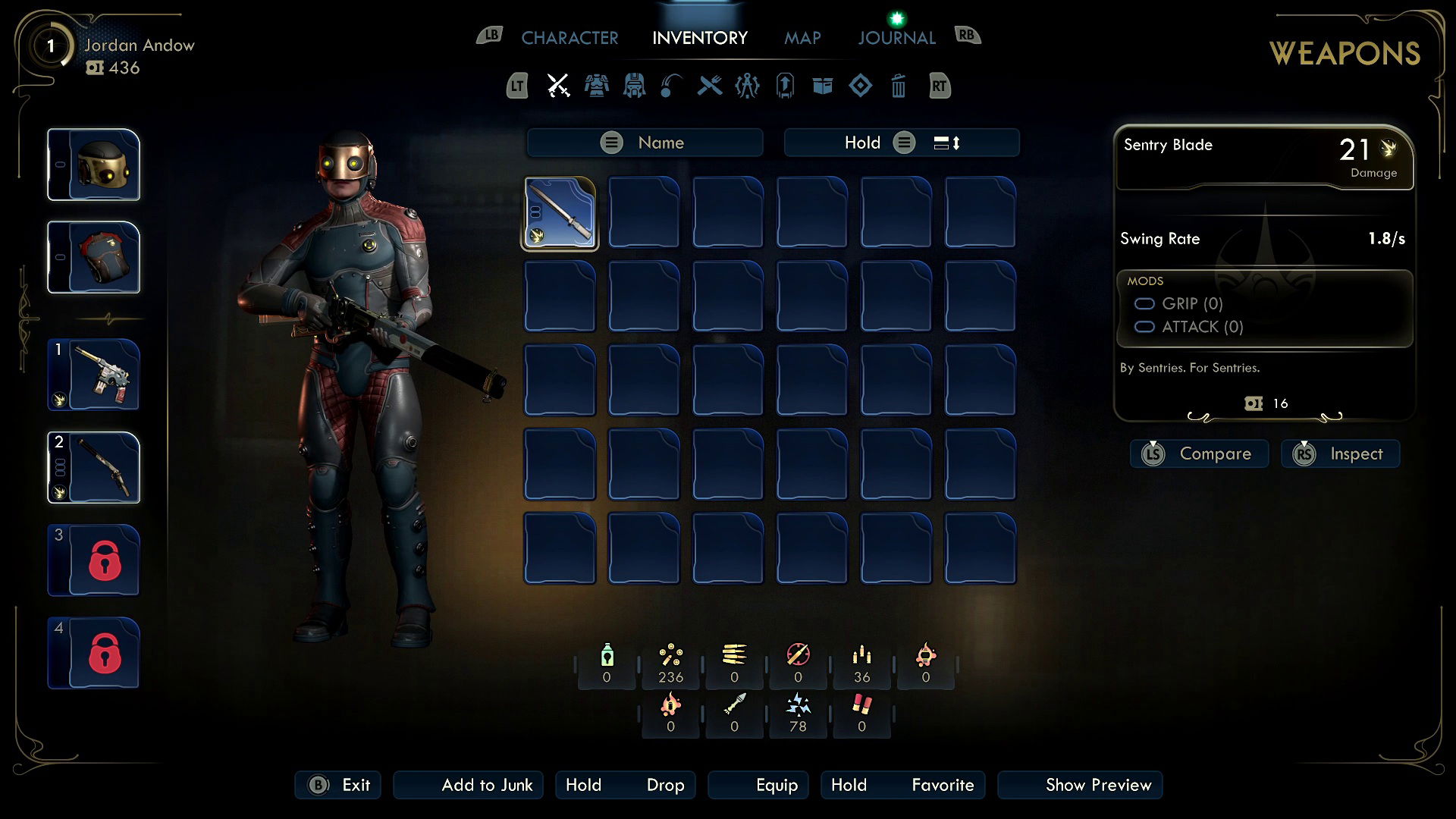The width and height of the screenshot is (1456, 819).
Task: Select the equipped helmet slot
Action: pyautogui.click(x=94, y=165)
